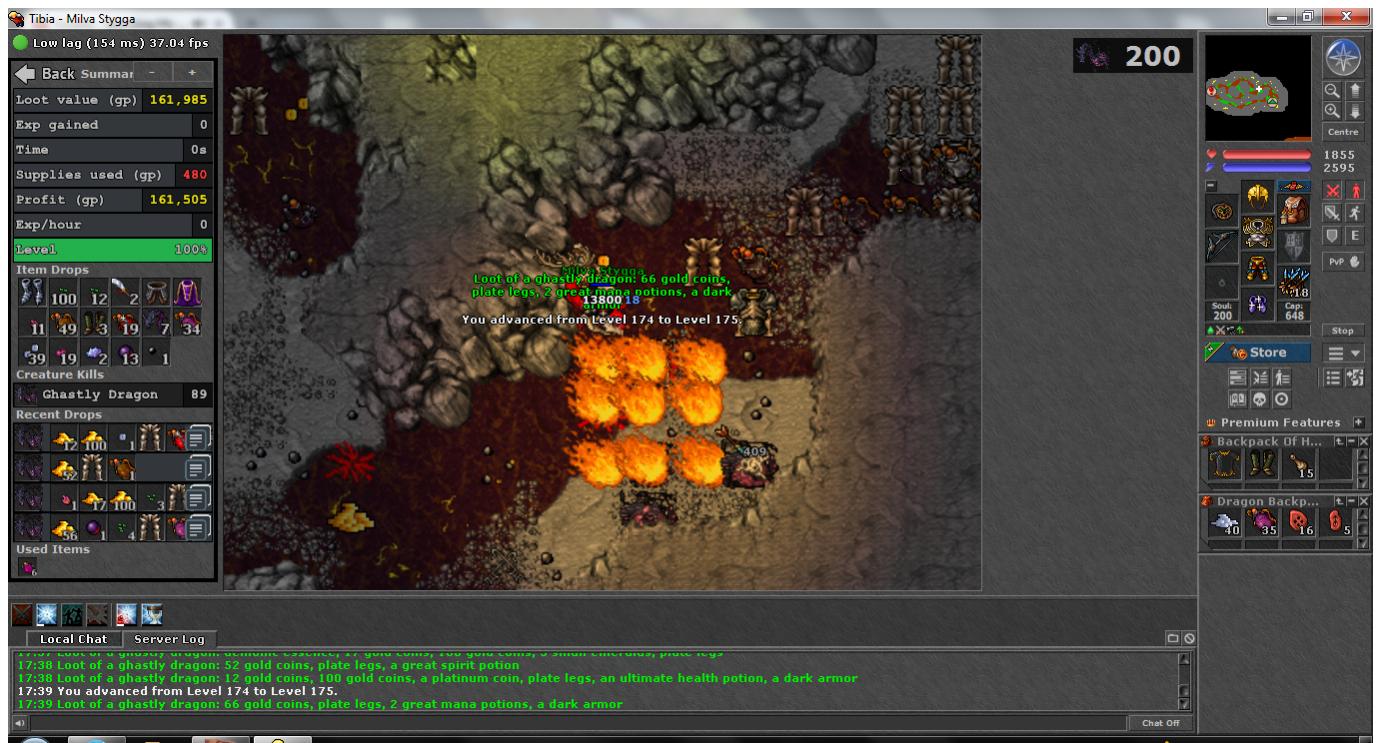Select the golden helmet equipment slot
The width and height of the screenshot is (1381, 743).
tap(1257, 197)
